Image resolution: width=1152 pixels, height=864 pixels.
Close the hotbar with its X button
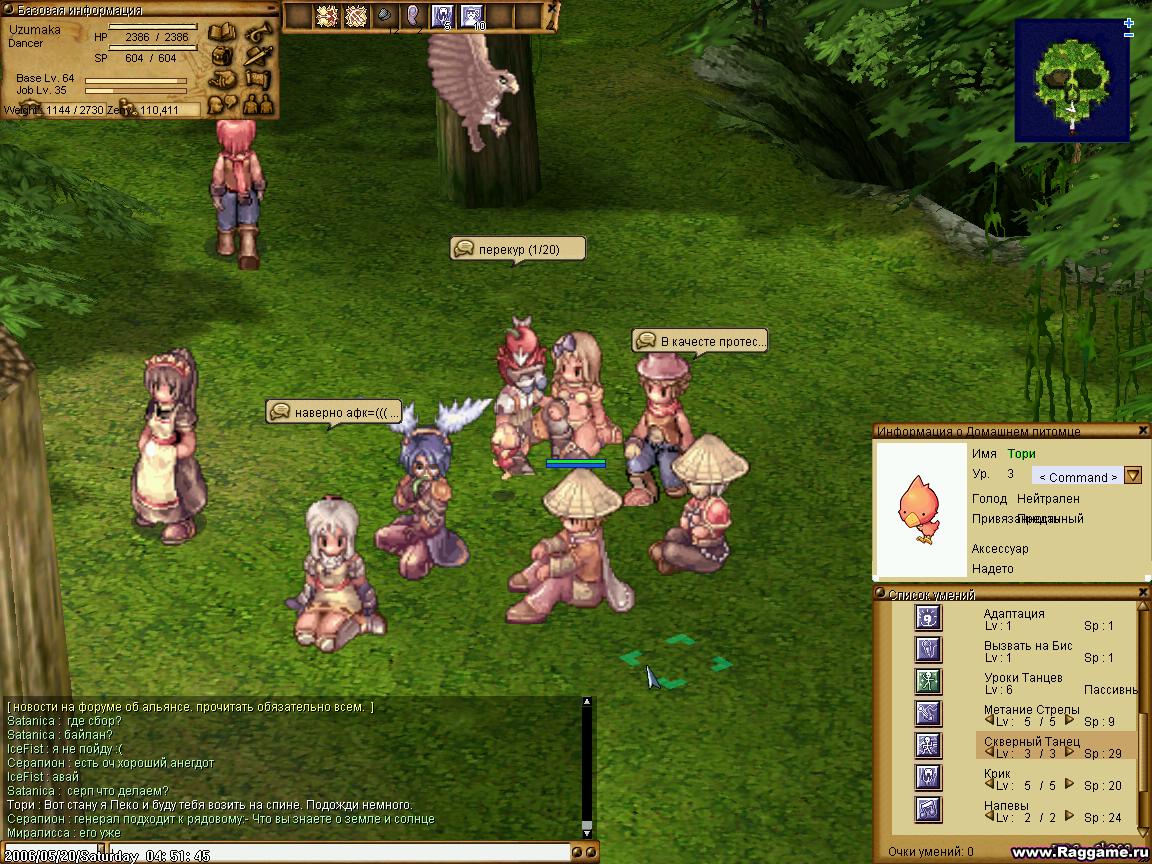tap(553, 8)
